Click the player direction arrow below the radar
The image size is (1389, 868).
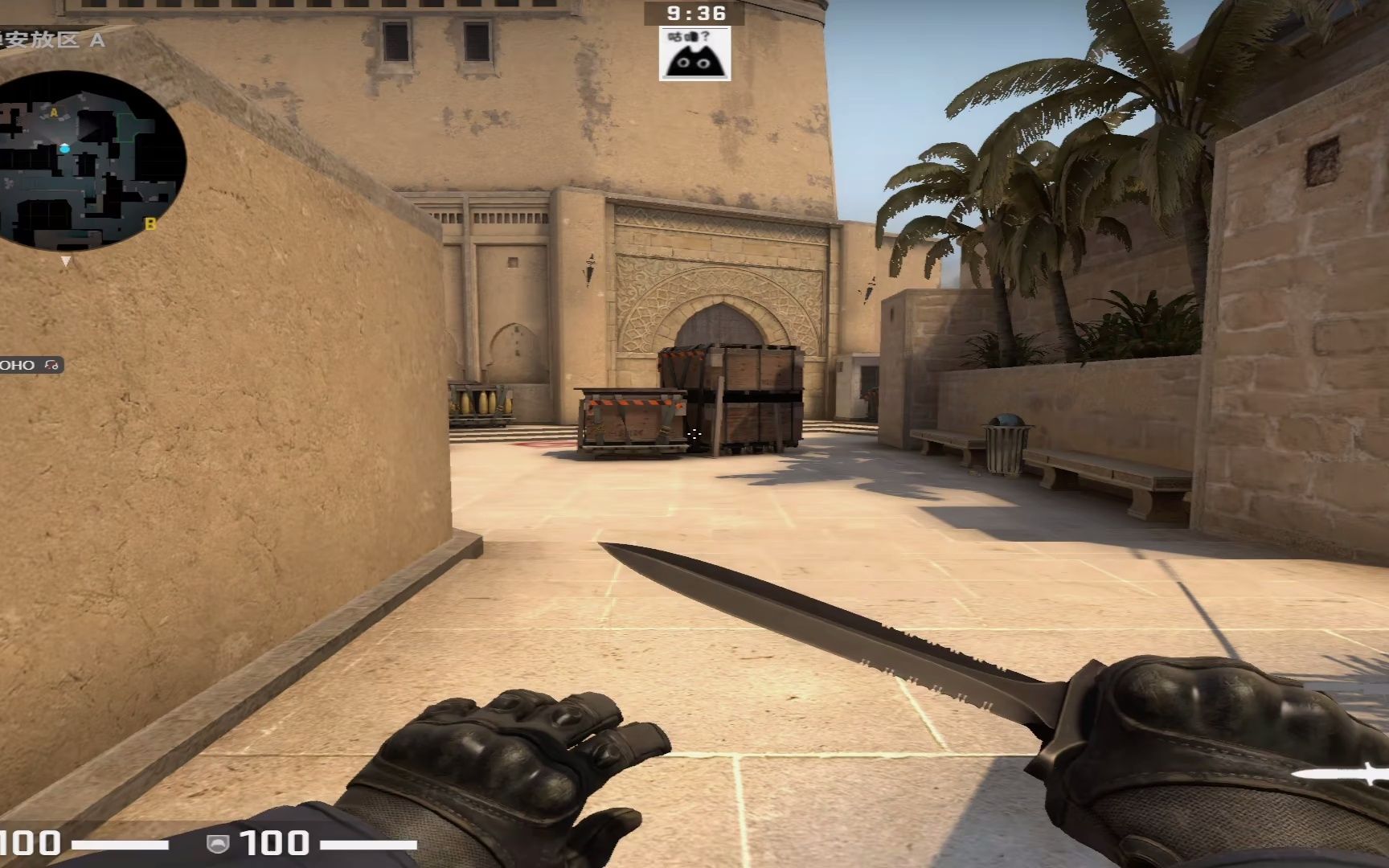(x=66, y=261)
